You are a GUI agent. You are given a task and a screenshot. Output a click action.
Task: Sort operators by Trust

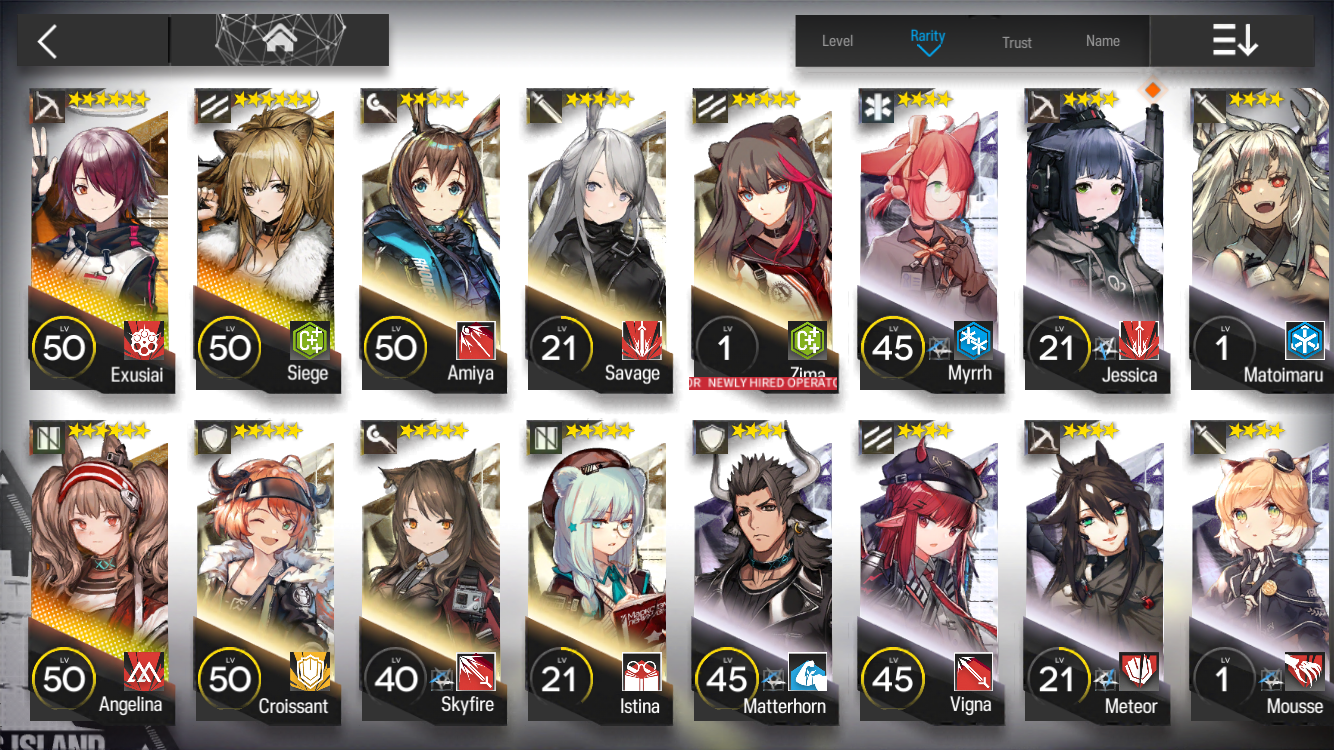(x=1016, y=42)
